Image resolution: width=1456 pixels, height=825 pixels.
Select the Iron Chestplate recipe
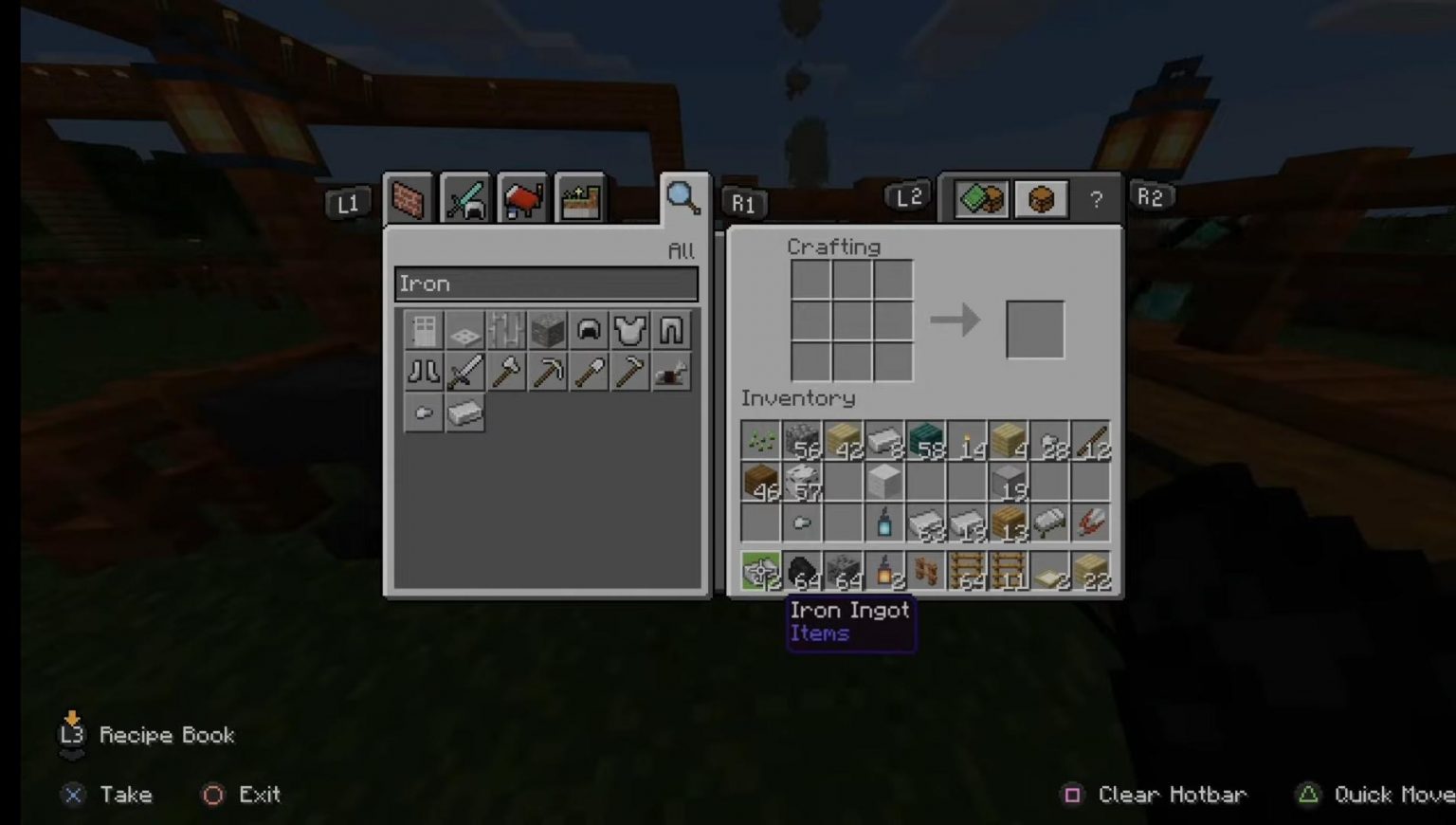point(631,329)
